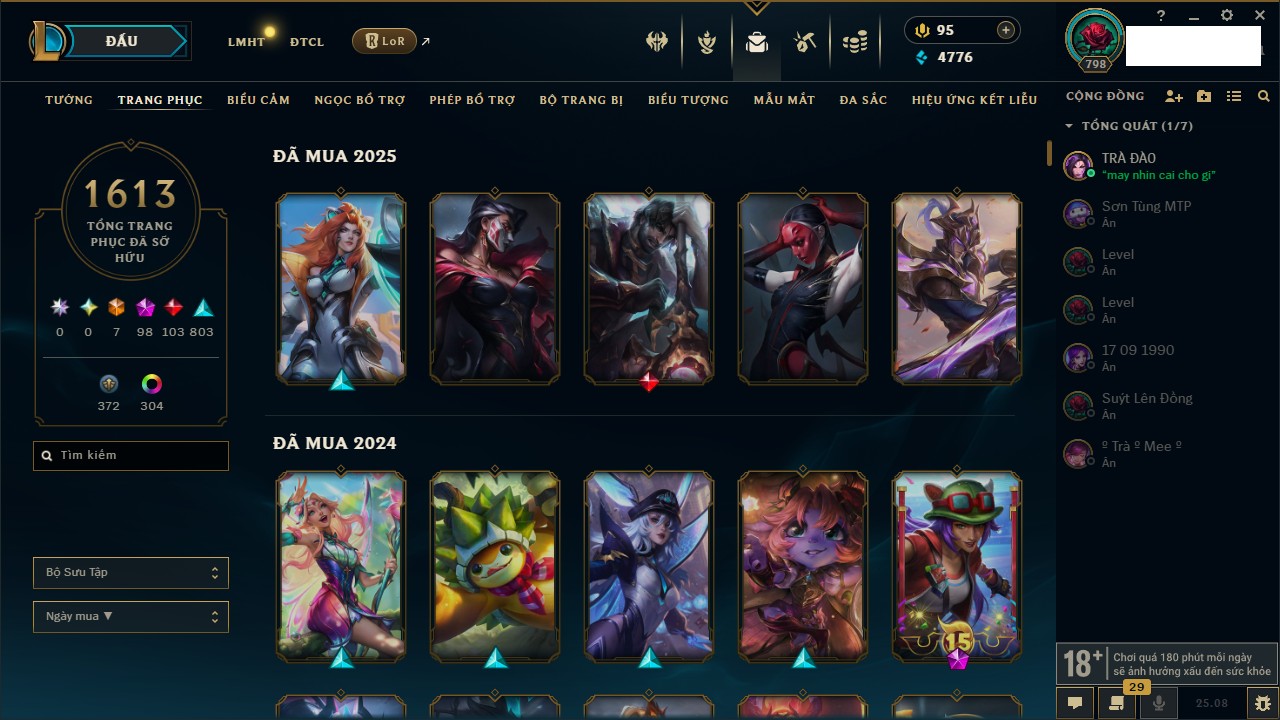Open the LoR link button
1280x720 pixels.
(385, 41)
